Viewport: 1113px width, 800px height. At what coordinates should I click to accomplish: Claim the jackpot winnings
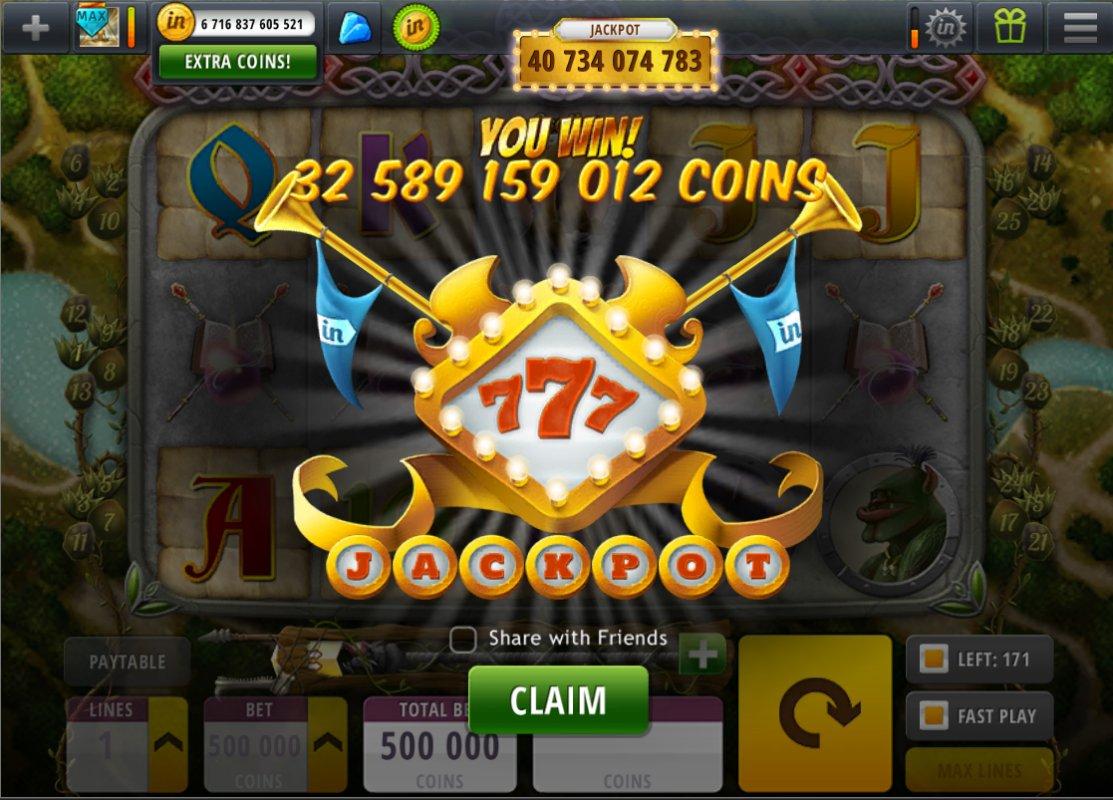558,700
